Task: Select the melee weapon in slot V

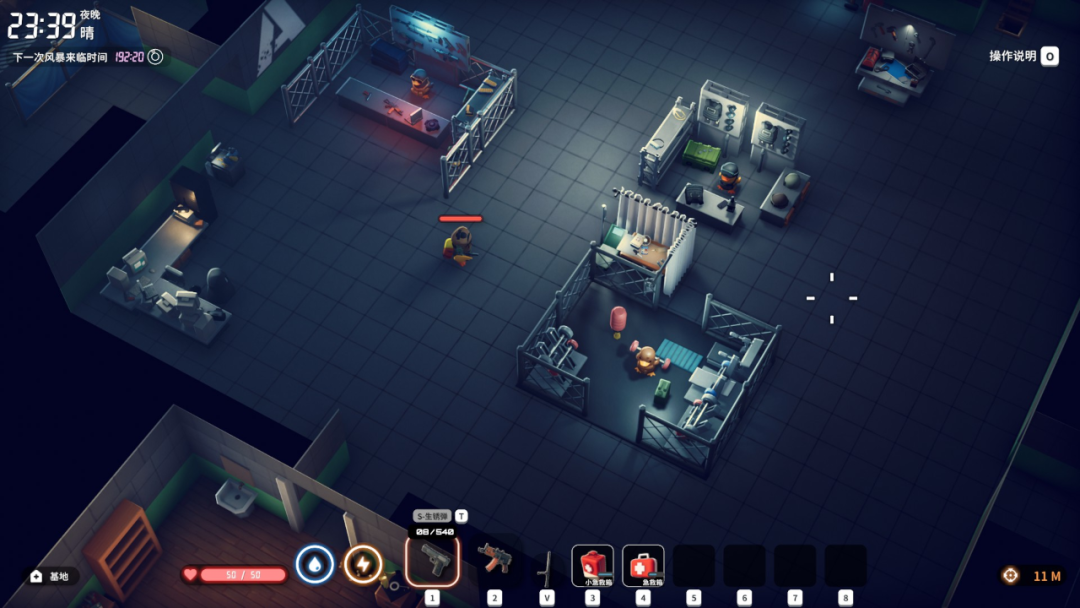Action: tap(546, 567)
